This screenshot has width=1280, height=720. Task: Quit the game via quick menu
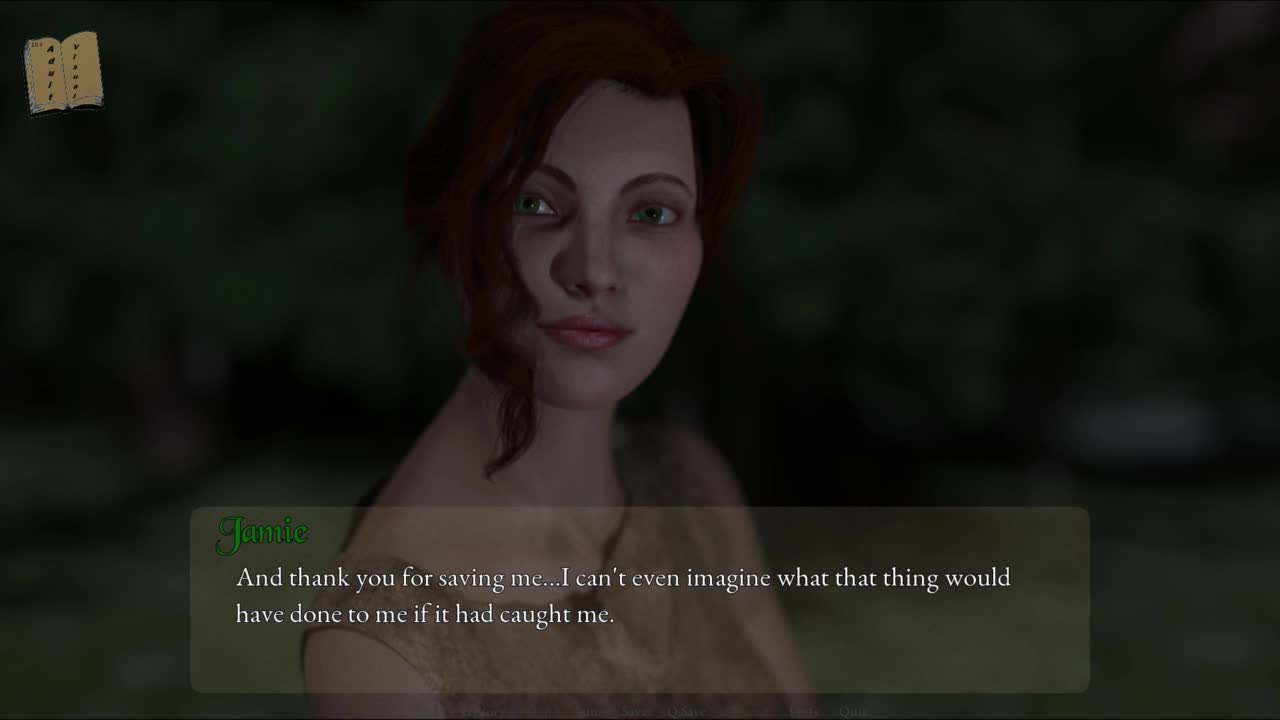pos(853,711)
